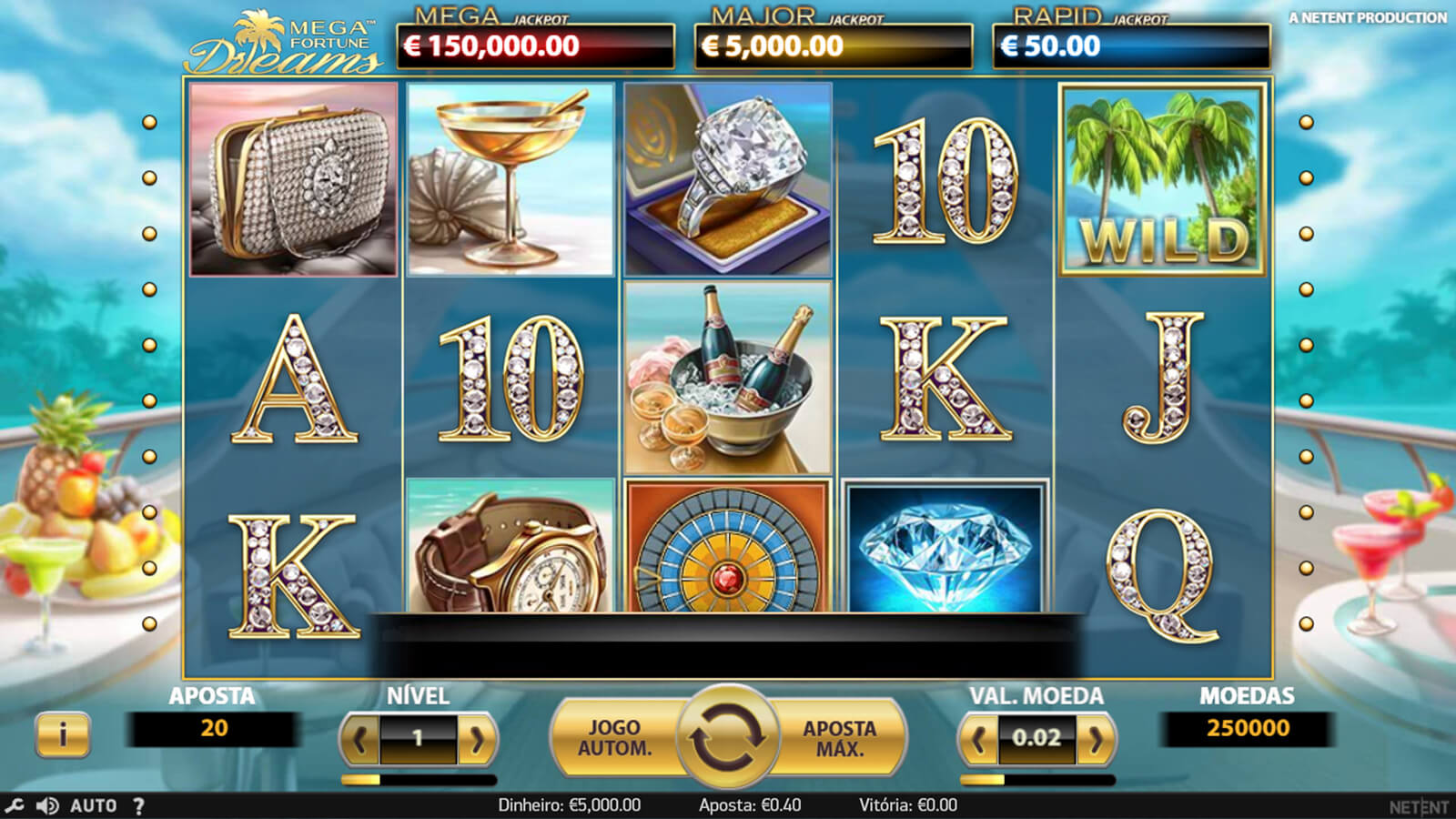
Task: Lower the Val. Moeda coin value
Action: pos(979,740)
